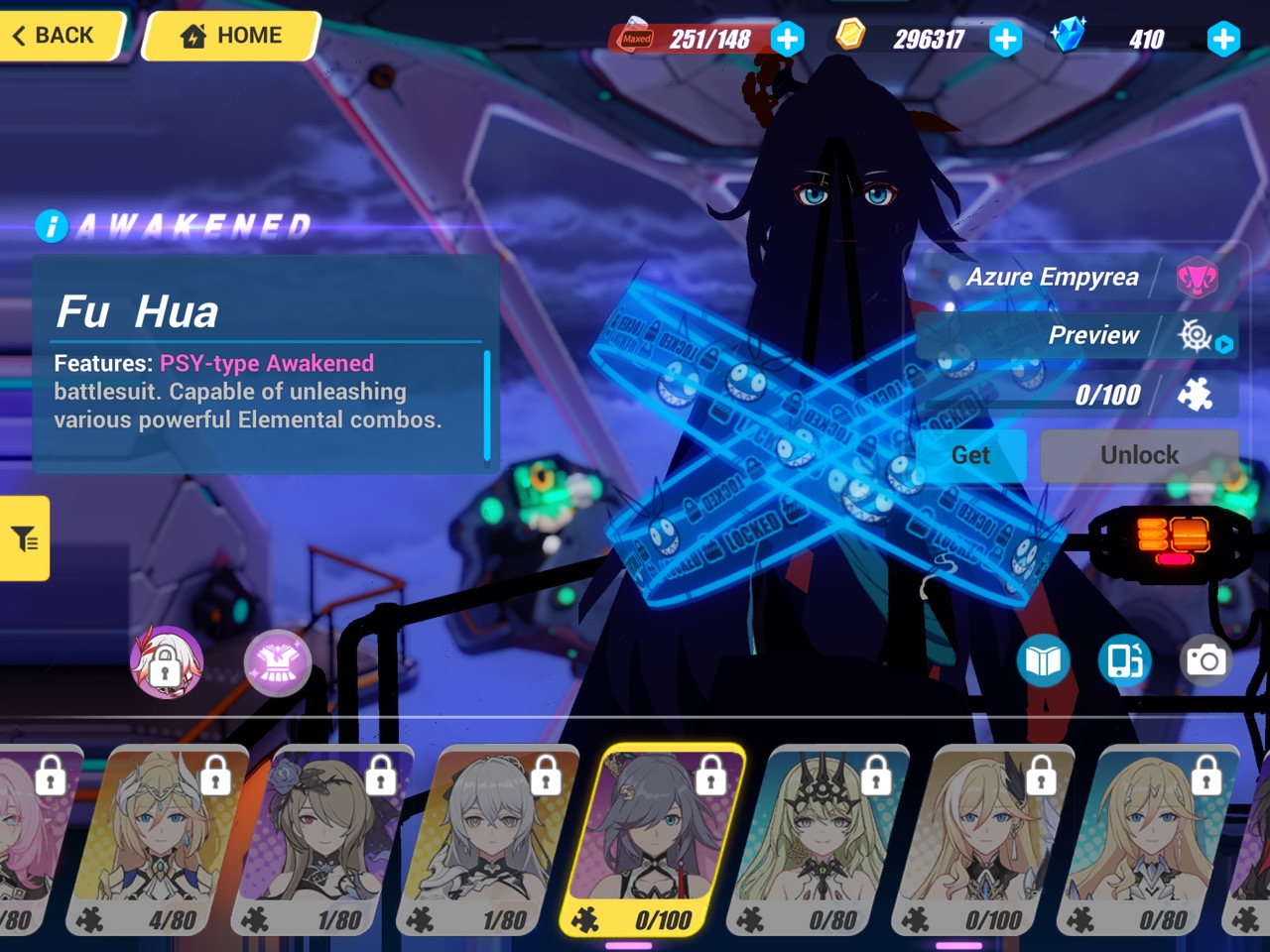Open the outfit customization icon
The height and width of the screenshot is (952, 1270).
[278, 662]
